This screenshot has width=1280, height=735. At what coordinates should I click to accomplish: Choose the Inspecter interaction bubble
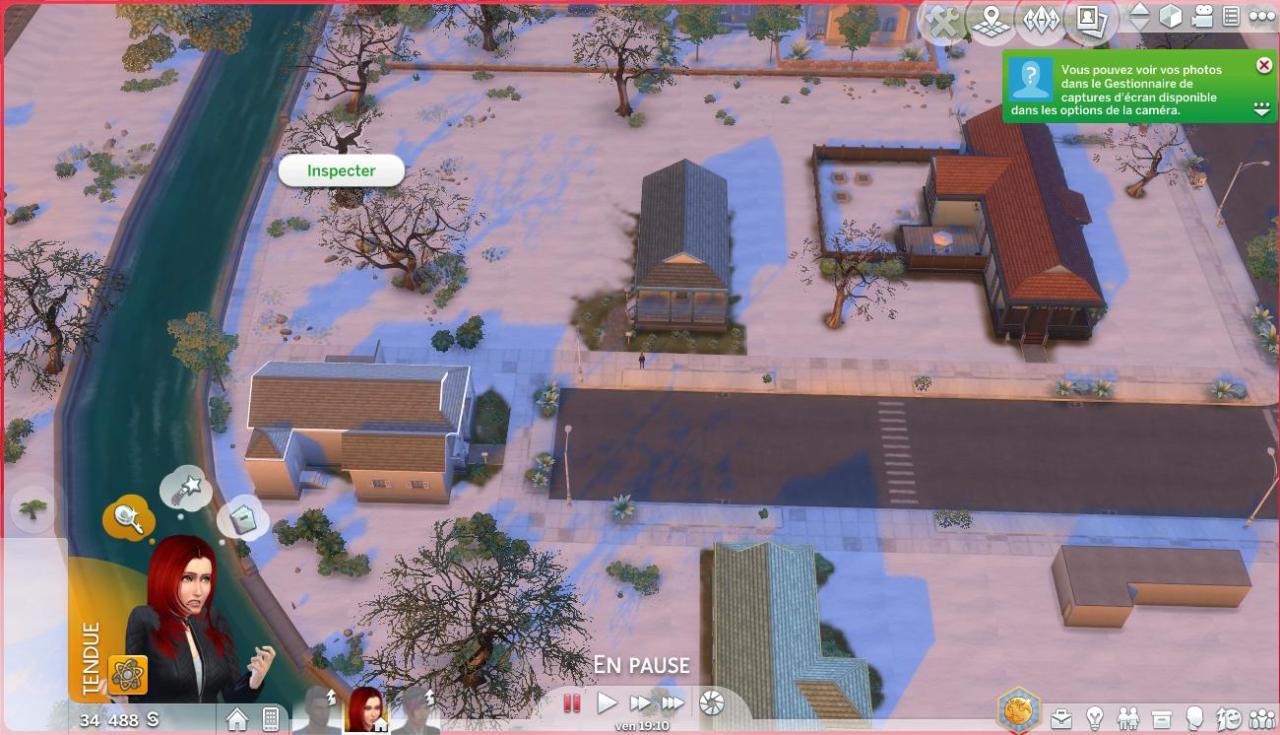pyautogui.click(x=341, y=171)
